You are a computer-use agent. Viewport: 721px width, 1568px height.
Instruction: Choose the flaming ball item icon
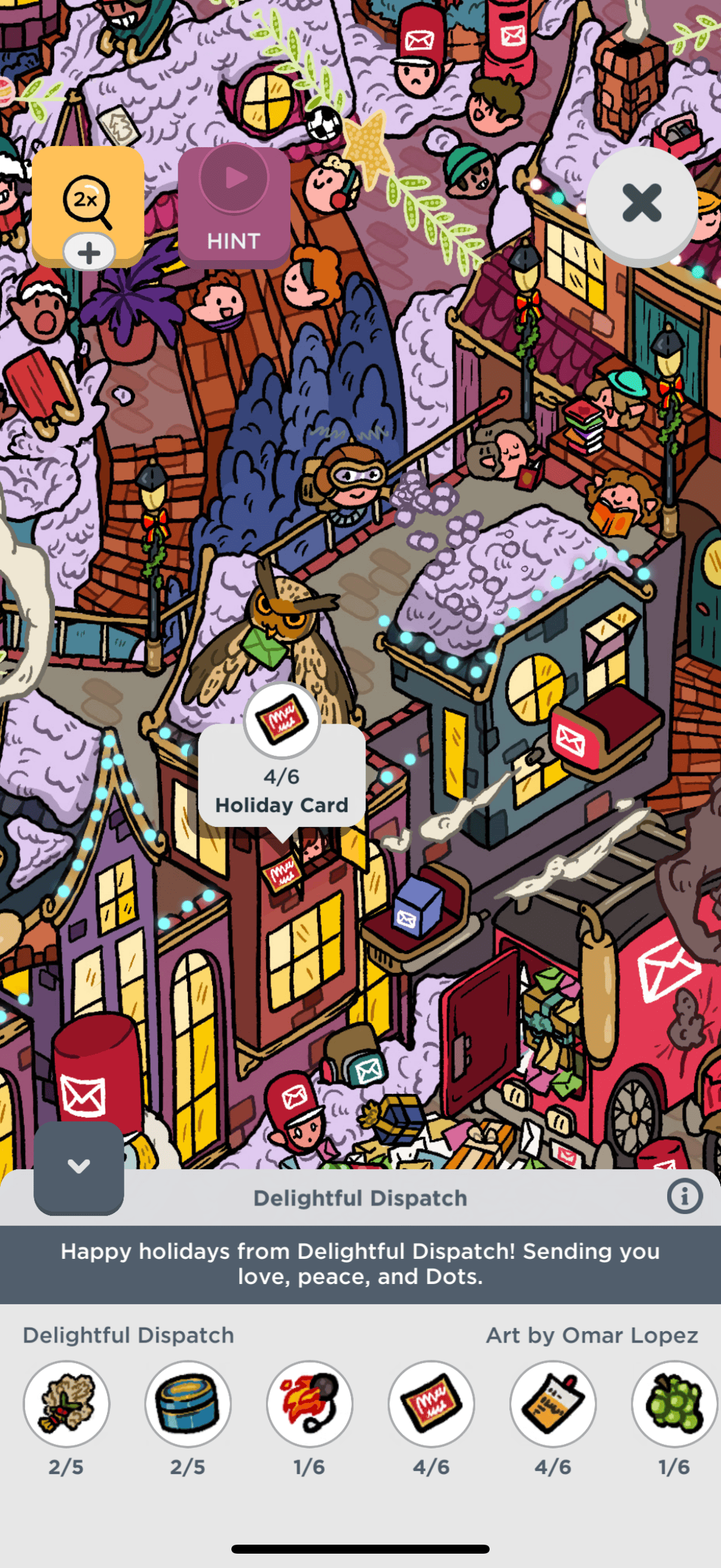pos(310,1403)
